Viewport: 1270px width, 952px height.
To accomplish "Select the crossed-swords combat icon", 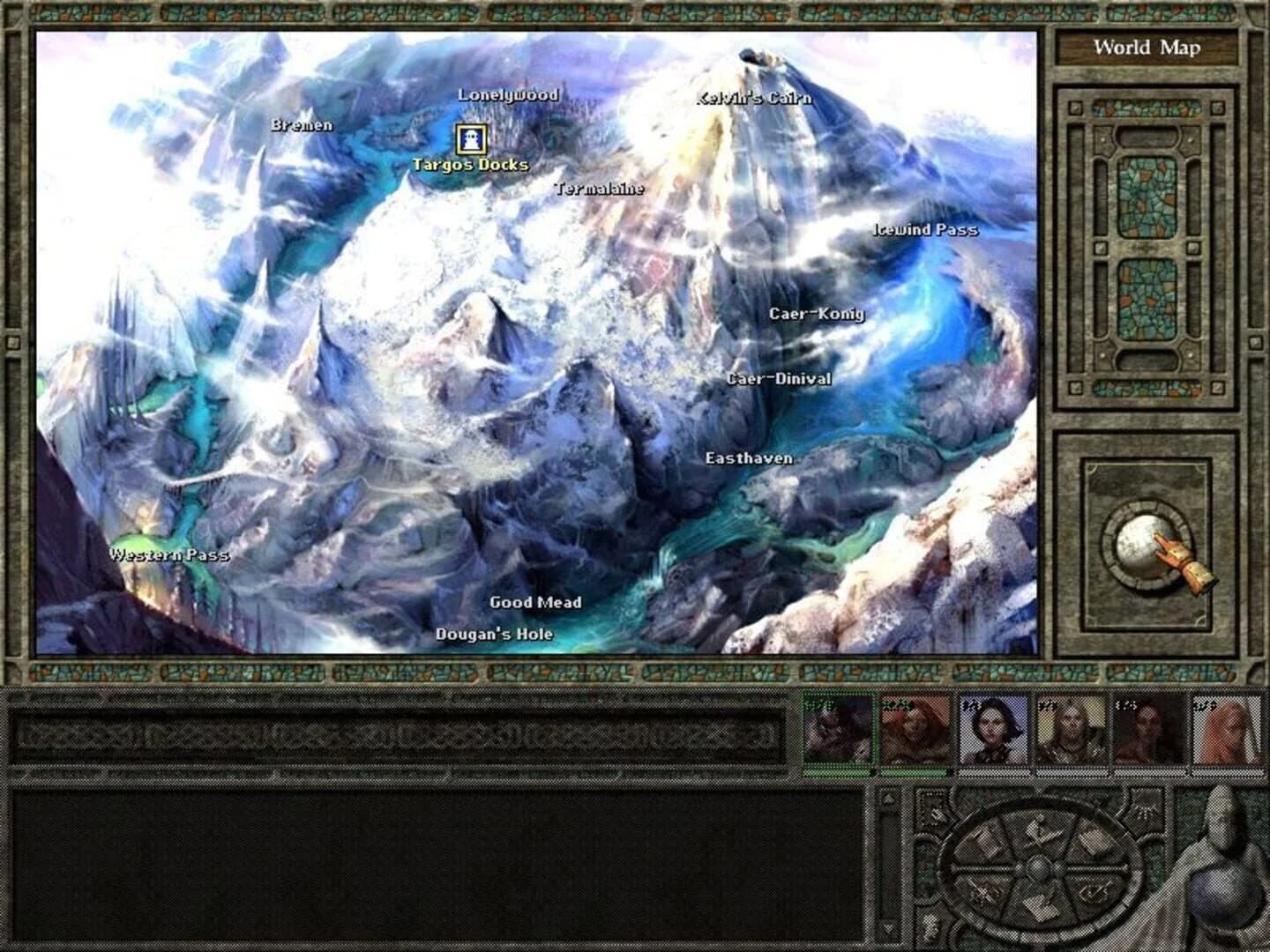I will tap(986, 892).
